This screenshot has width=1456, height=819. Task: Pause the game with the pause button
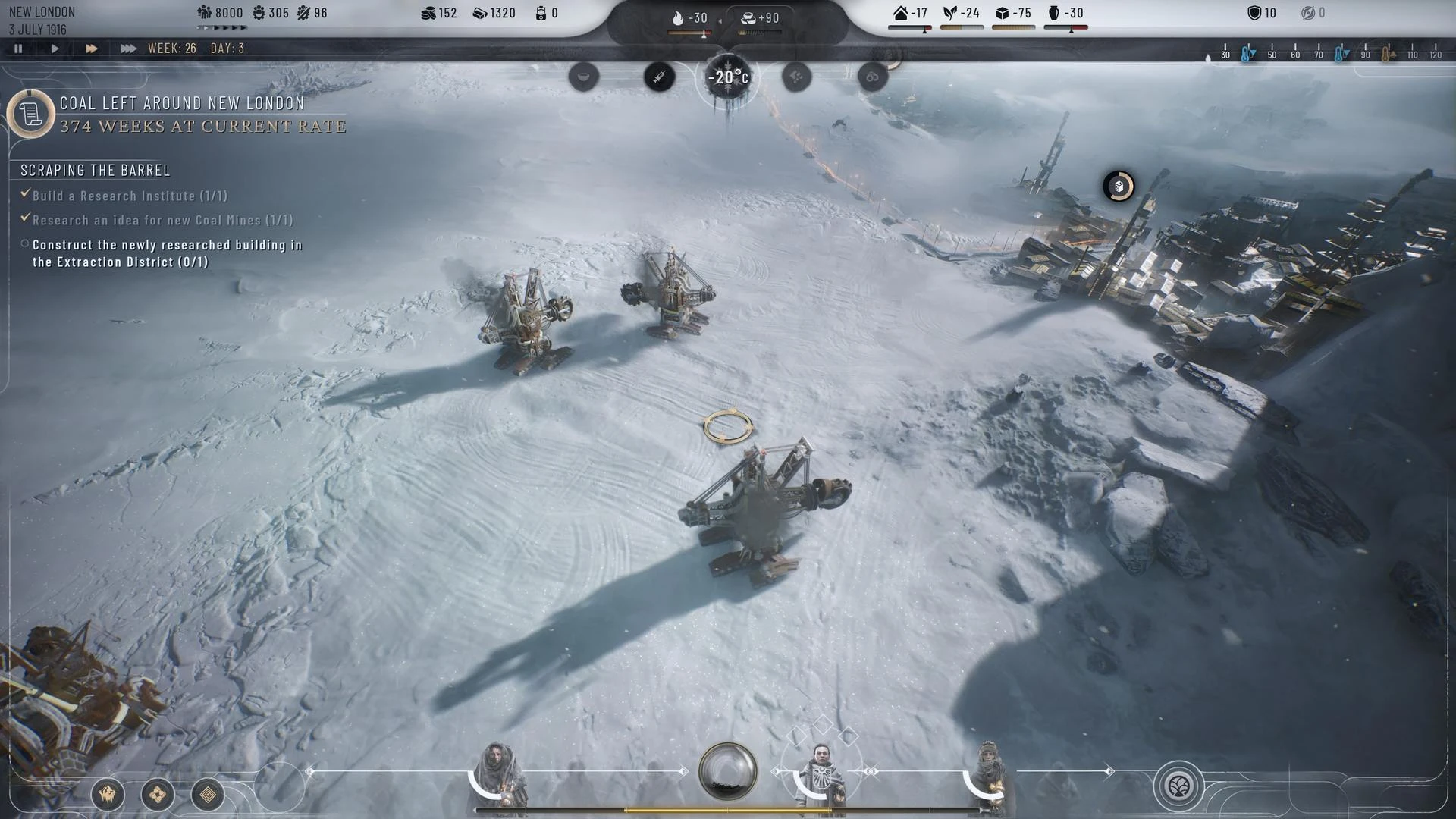[18, 49]
